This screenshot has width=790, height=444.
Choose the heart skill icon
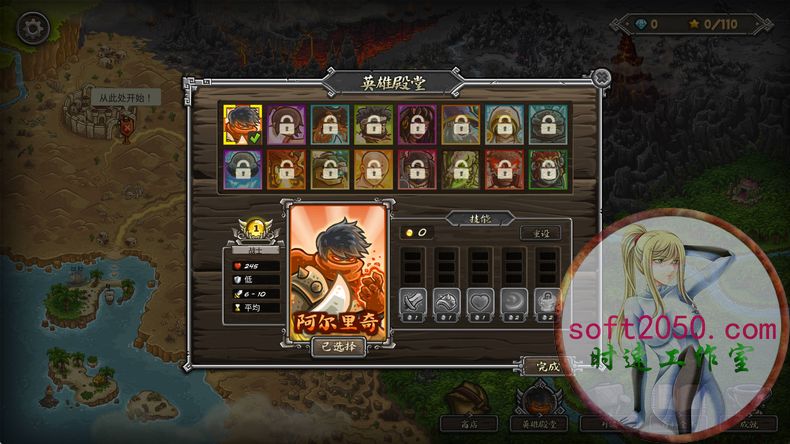481,300
